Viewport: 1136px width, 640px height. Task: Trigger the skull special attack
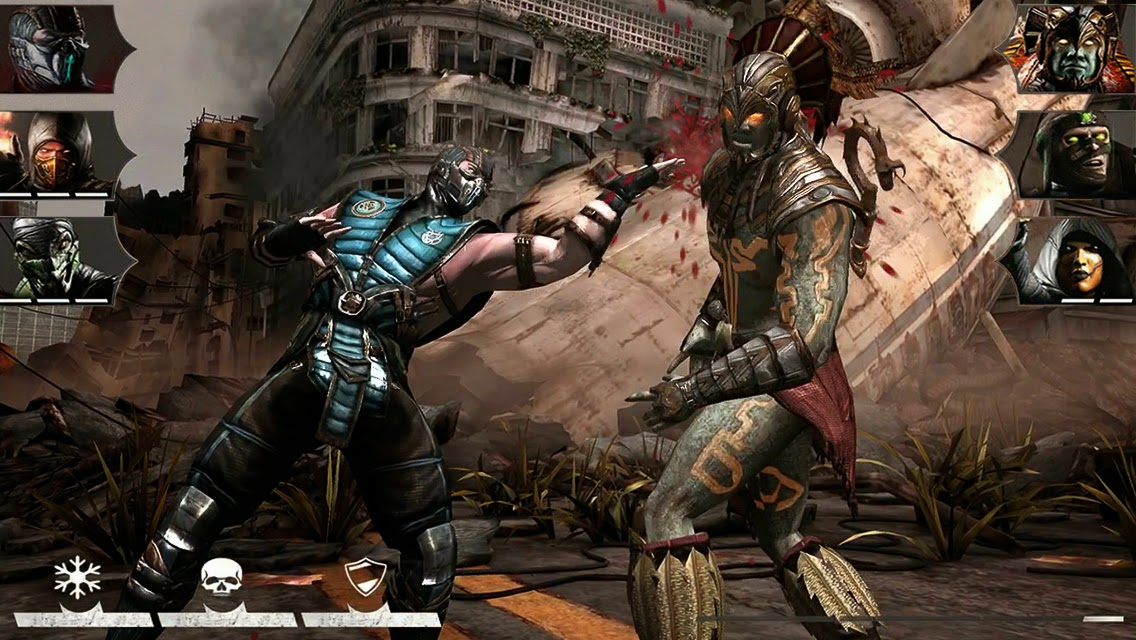(x=221, y=579)
